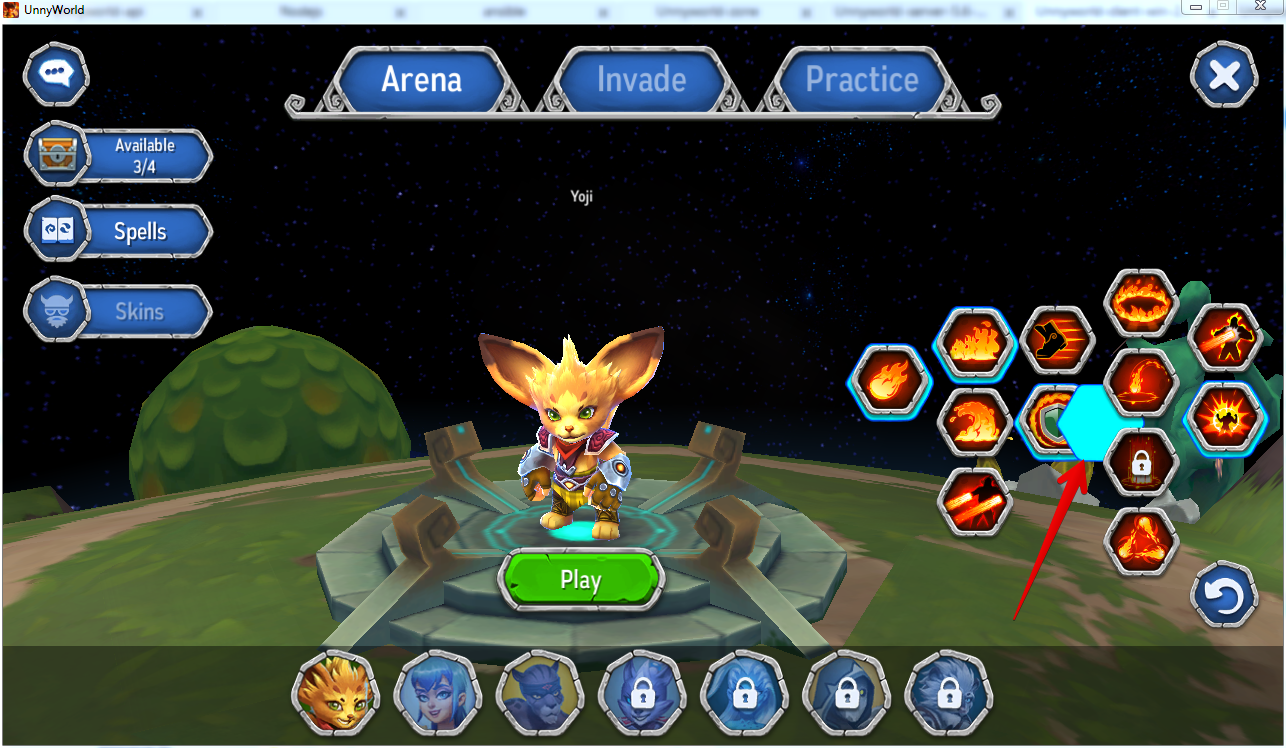Select the ring of fire spell
This screenshot has width=1286, height=748.
coord(1141,303)
